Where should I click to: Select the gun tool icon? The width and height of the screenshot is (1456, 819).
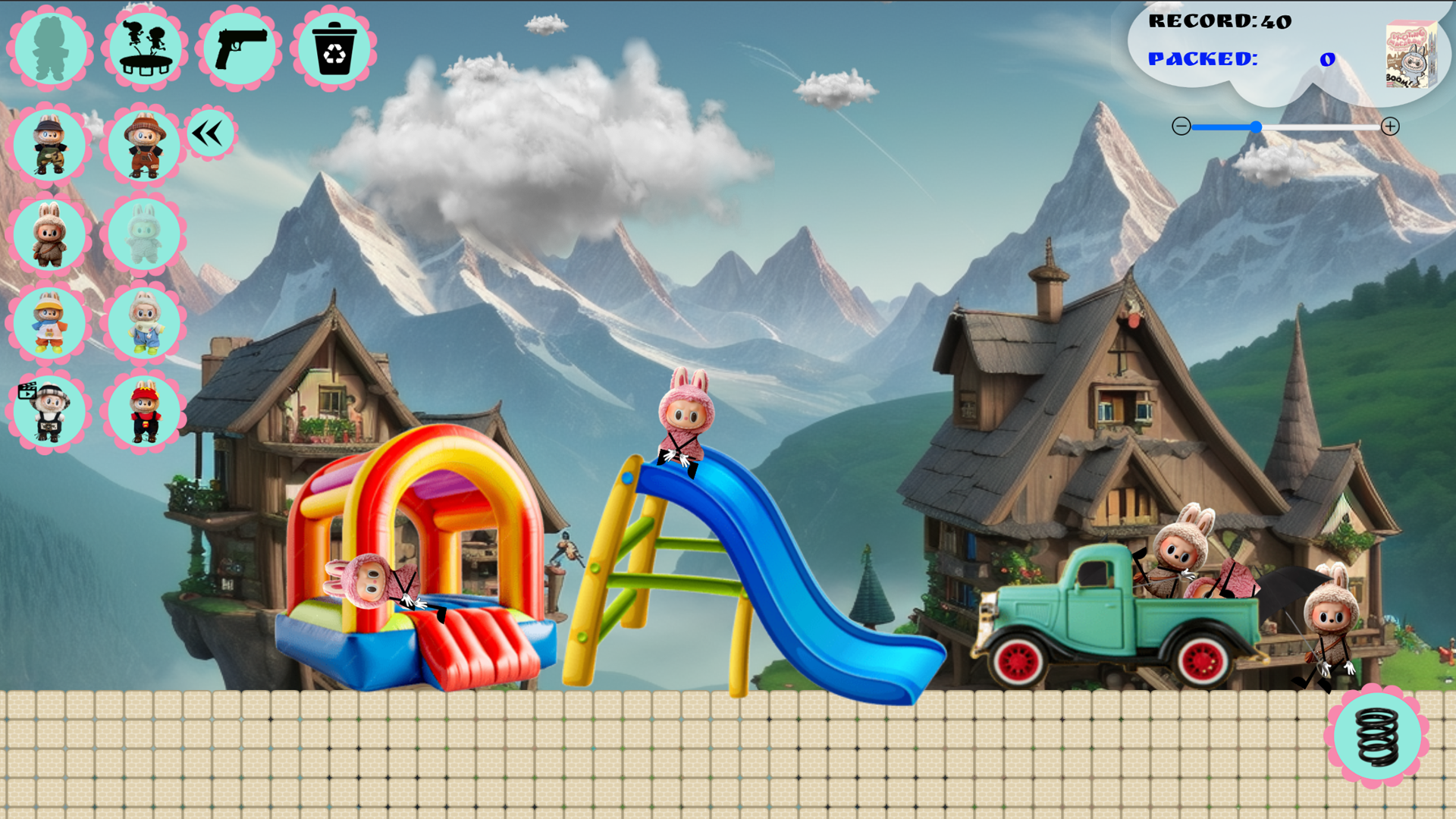click(x=239, y=48)
